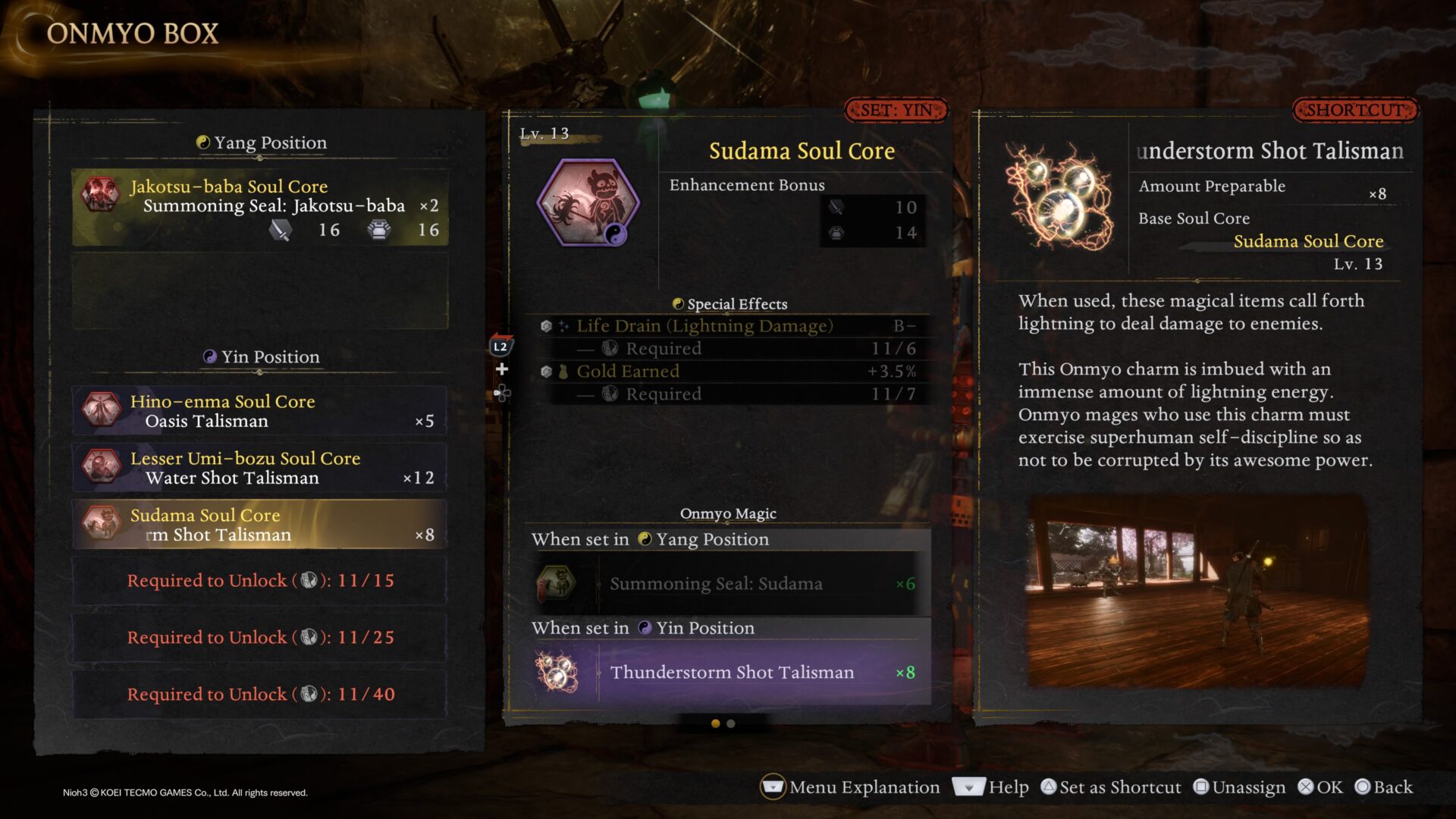The width and height of the screenshot is (1456, 819).
Task: Select locked slot requiring 11/40
Action: click(x=259, y=695)
